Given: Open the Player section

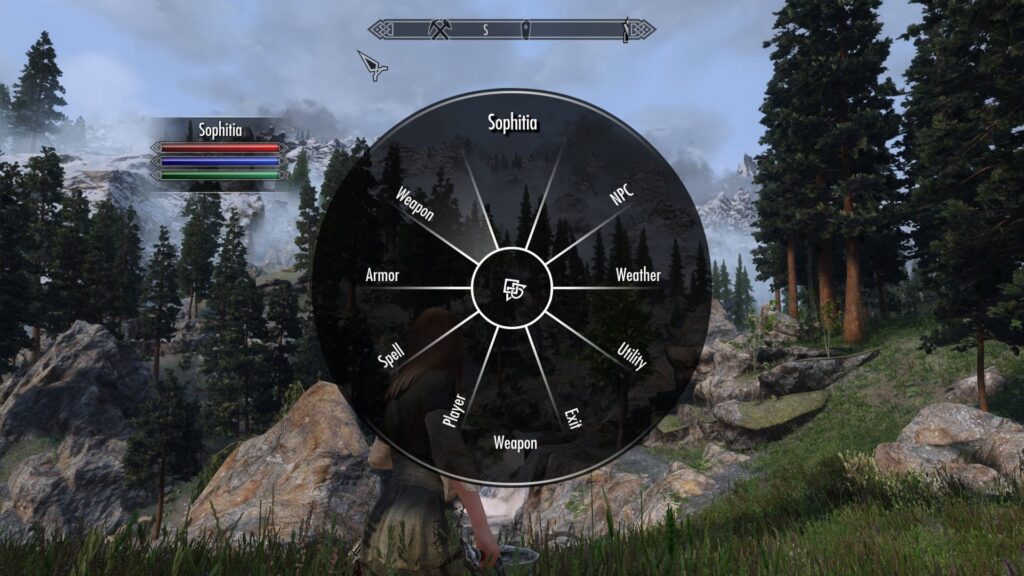Looking at the screenshot, I should (453, 411).
